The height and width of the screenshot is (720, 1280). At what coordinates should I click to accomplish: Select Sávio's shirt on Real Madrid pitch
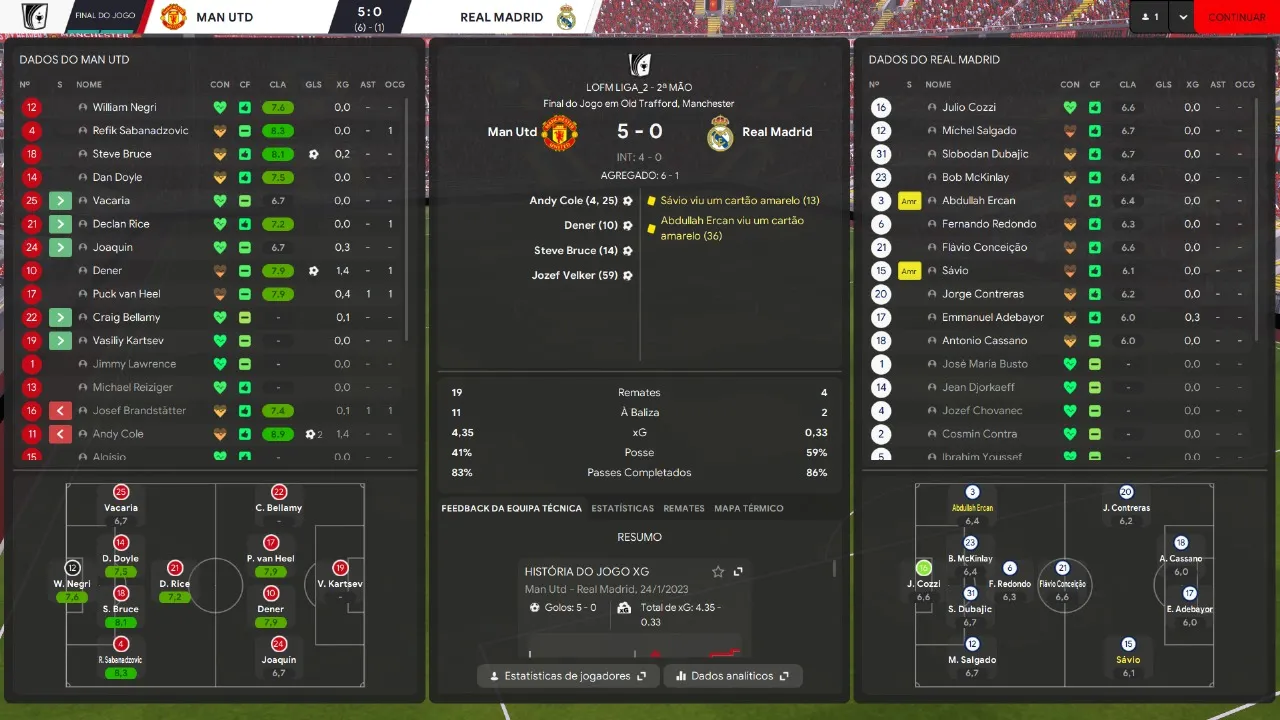coord(1128,645)
